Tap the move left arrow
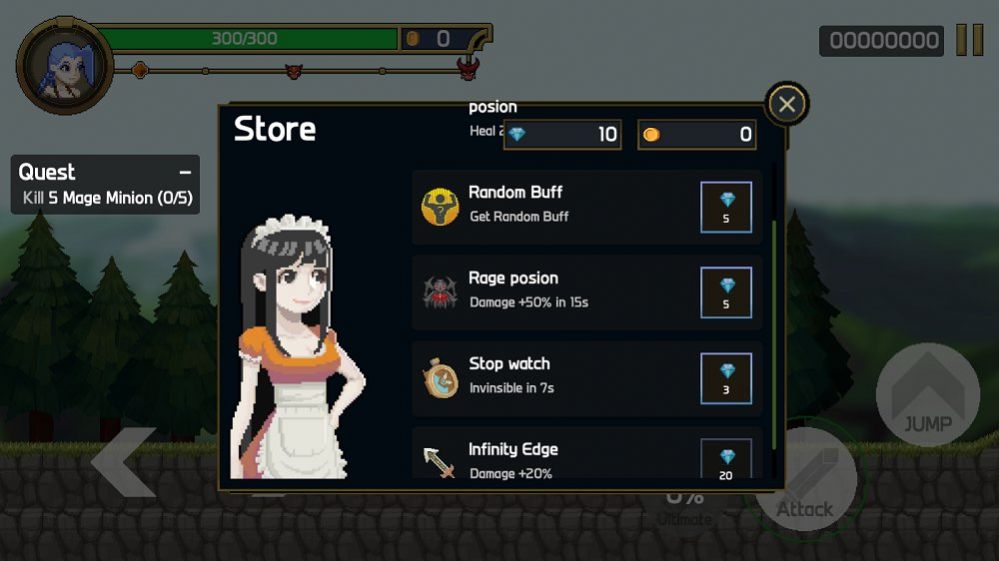The width and height of the screenshot is (999, 561). pyautogui.click(x=125, y=461)
